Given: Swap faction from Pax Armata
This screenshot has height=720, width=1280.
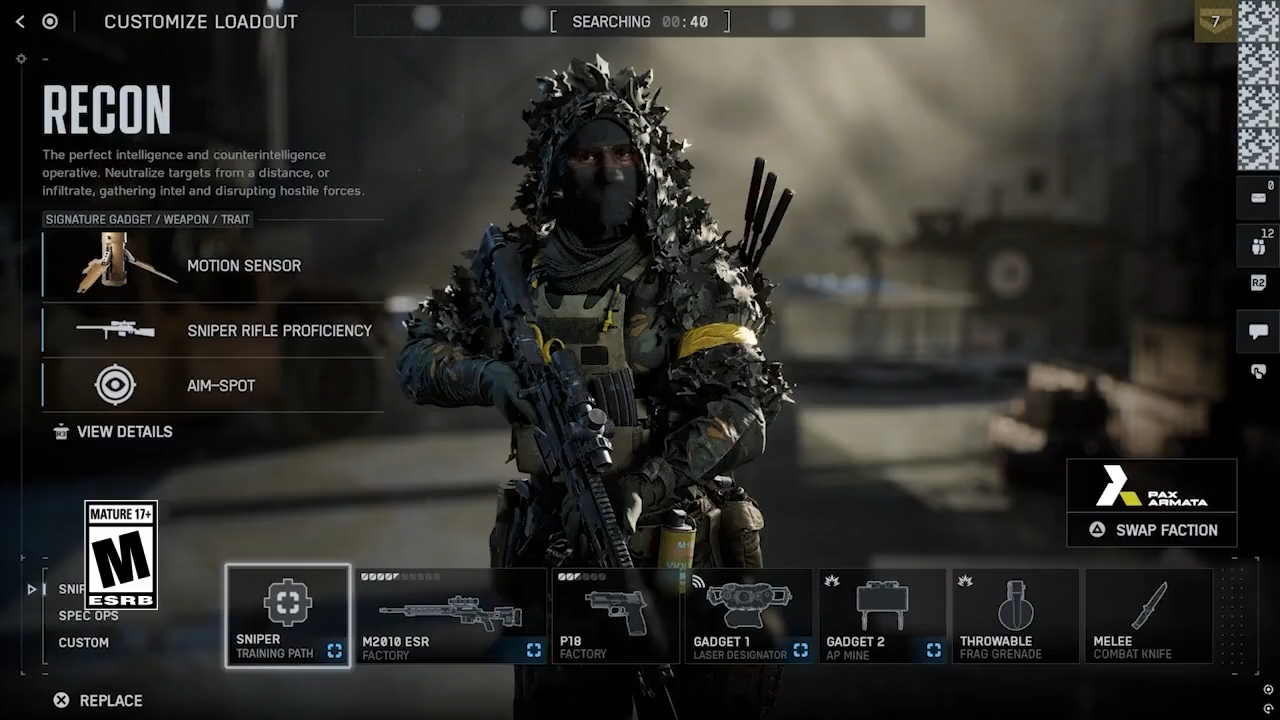Looking at the screenshot, I should 1152,530.
